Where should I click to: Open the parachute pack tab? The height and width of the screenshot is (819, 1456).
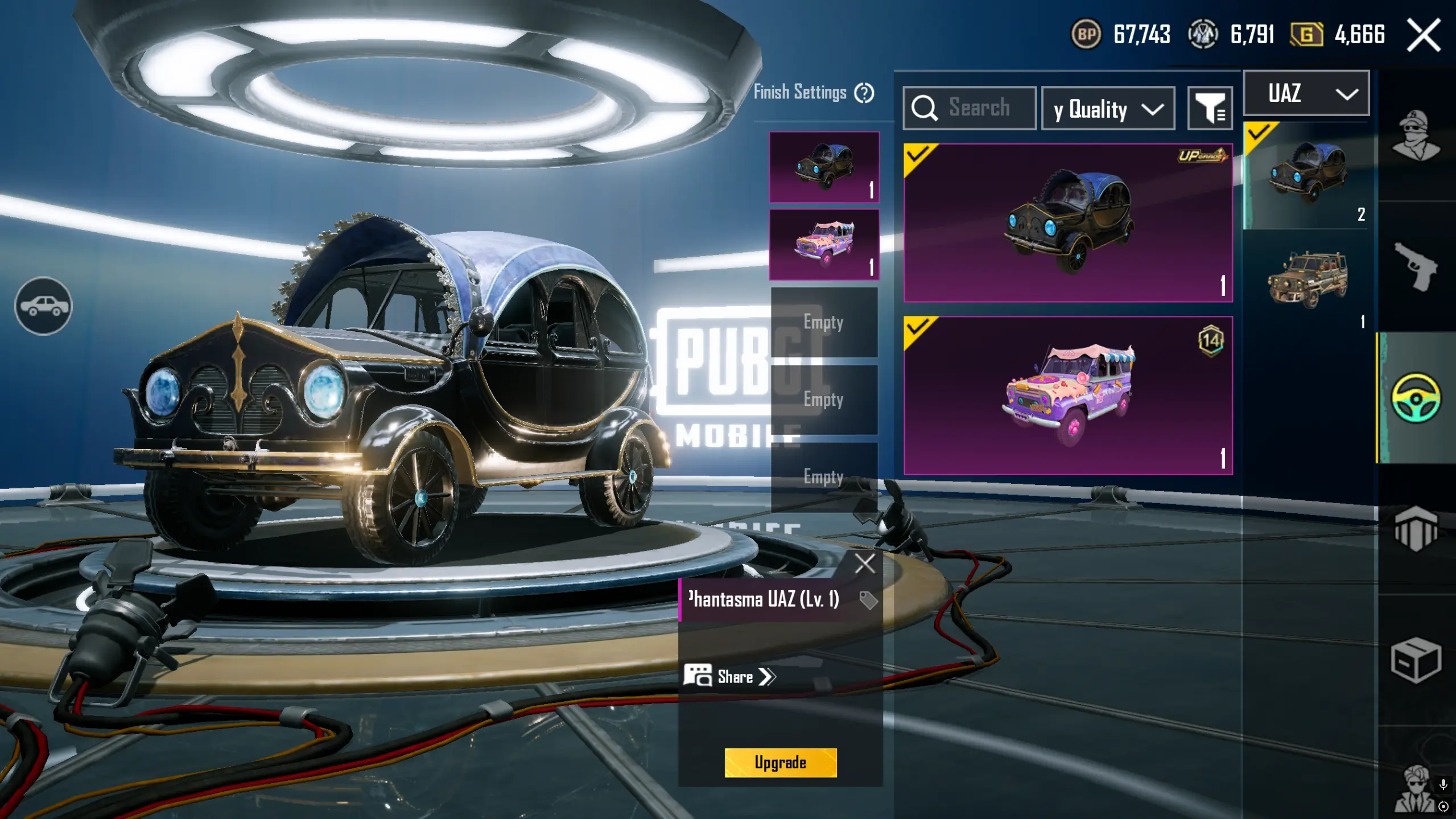click(1416, 528)
